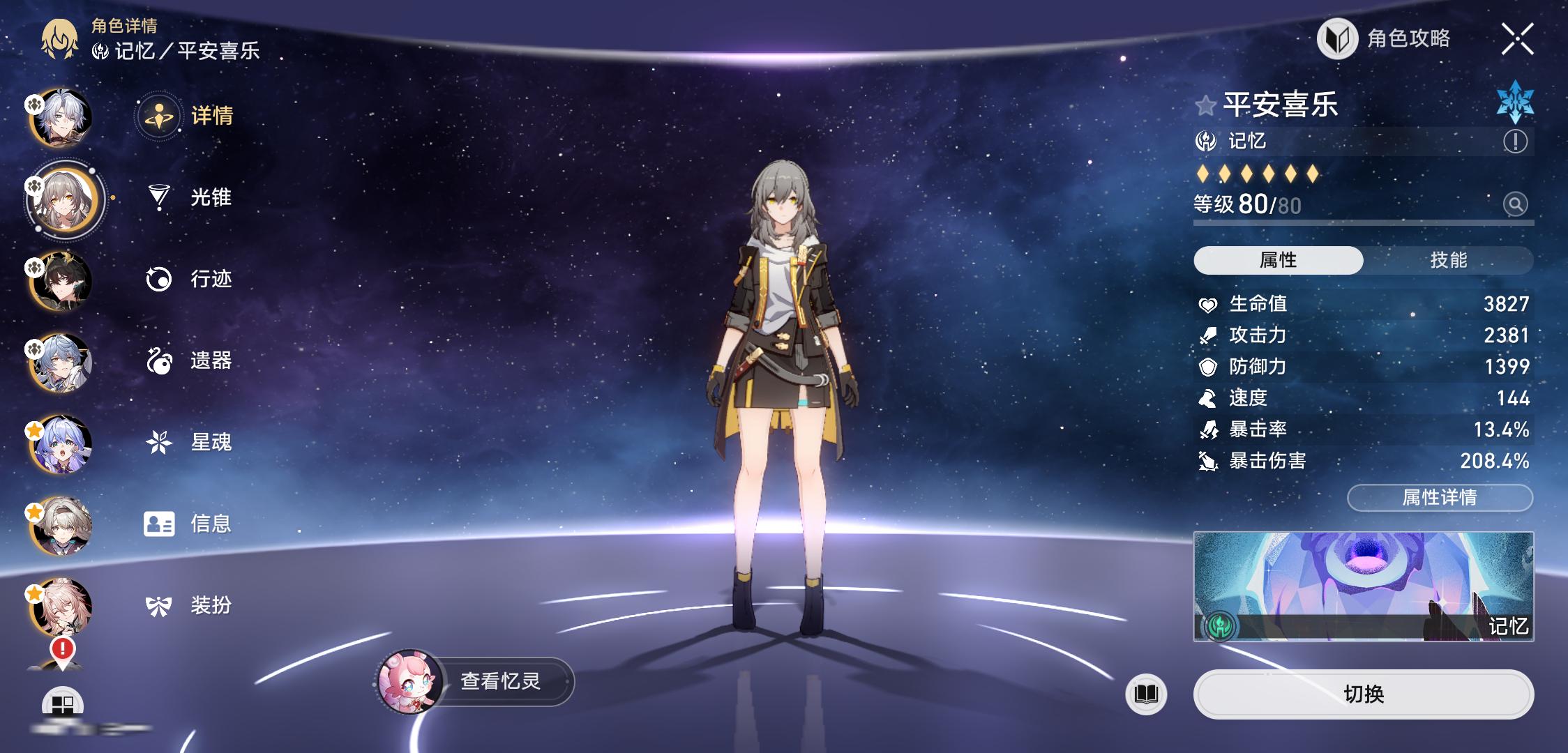1568x753 pixels.
Task: Select the 属性 attributes tab
Action: [x=1278, y=260]
